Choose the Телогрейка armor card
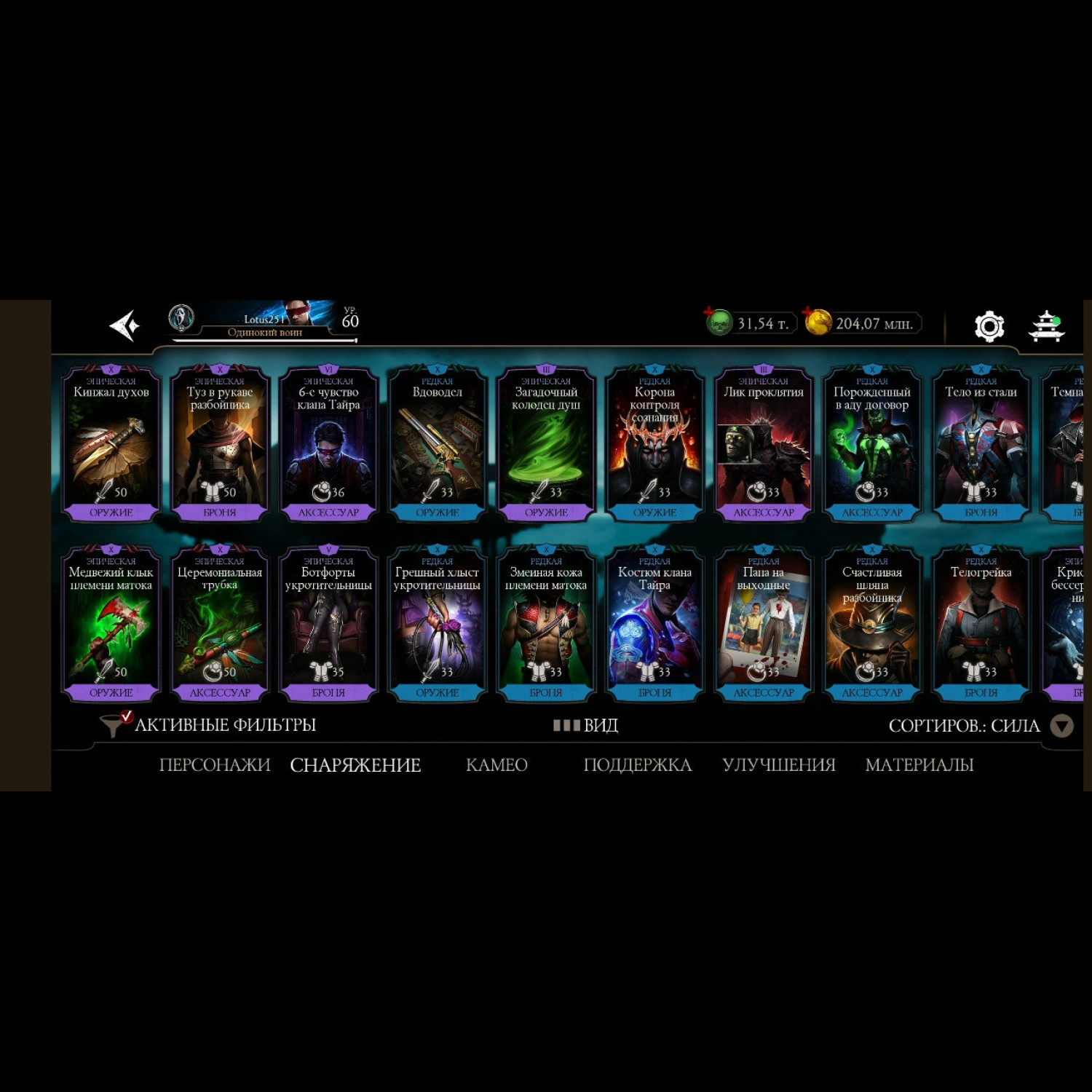 point(981,625)
